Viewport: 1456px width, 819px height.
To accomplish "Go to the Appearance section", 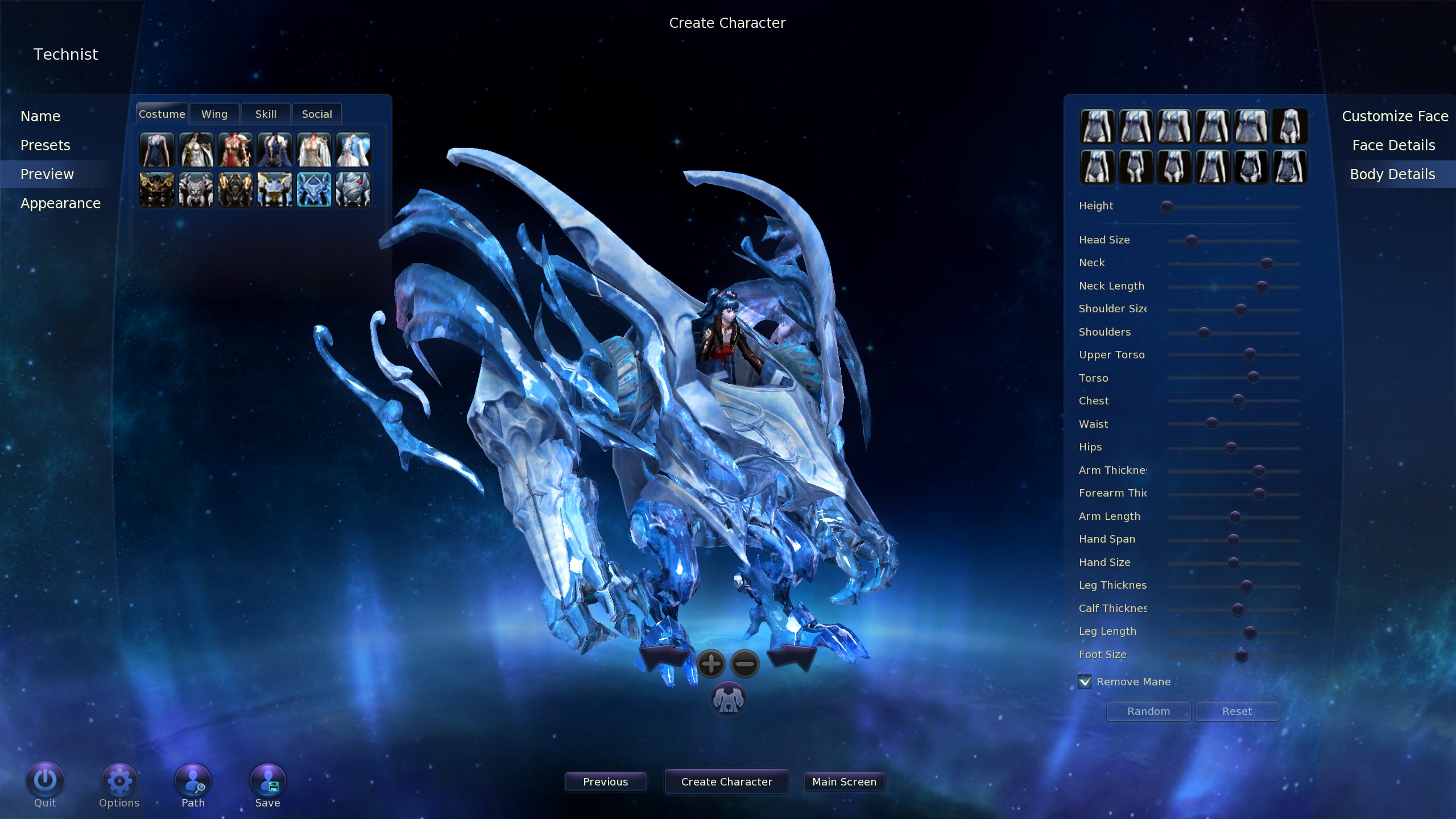I will tap(60, 204).
